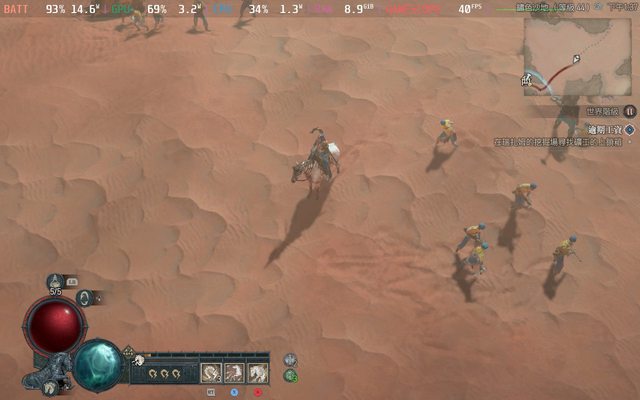Activate the evade icon beside the health globe
Viewport: 640px width, 400px height.
85,297
